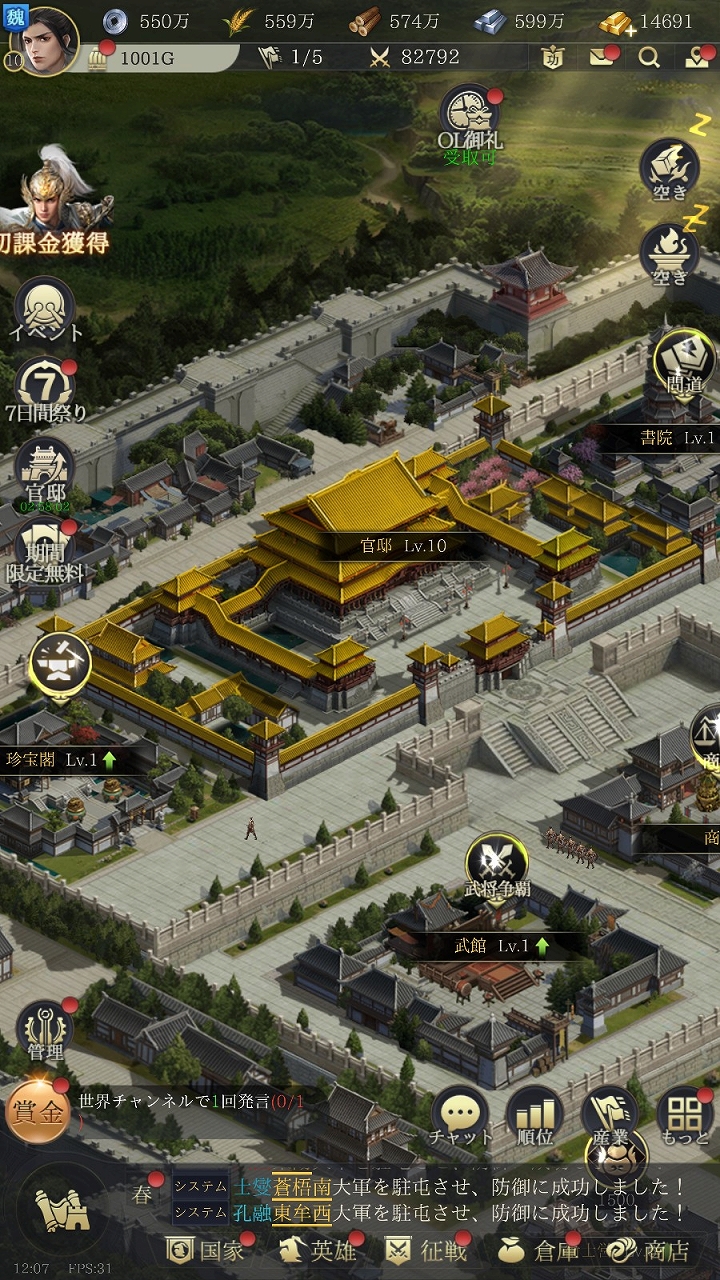Screen dimensions: 720x1280
Task: Open the mail envelope icon
Action: 602,57
